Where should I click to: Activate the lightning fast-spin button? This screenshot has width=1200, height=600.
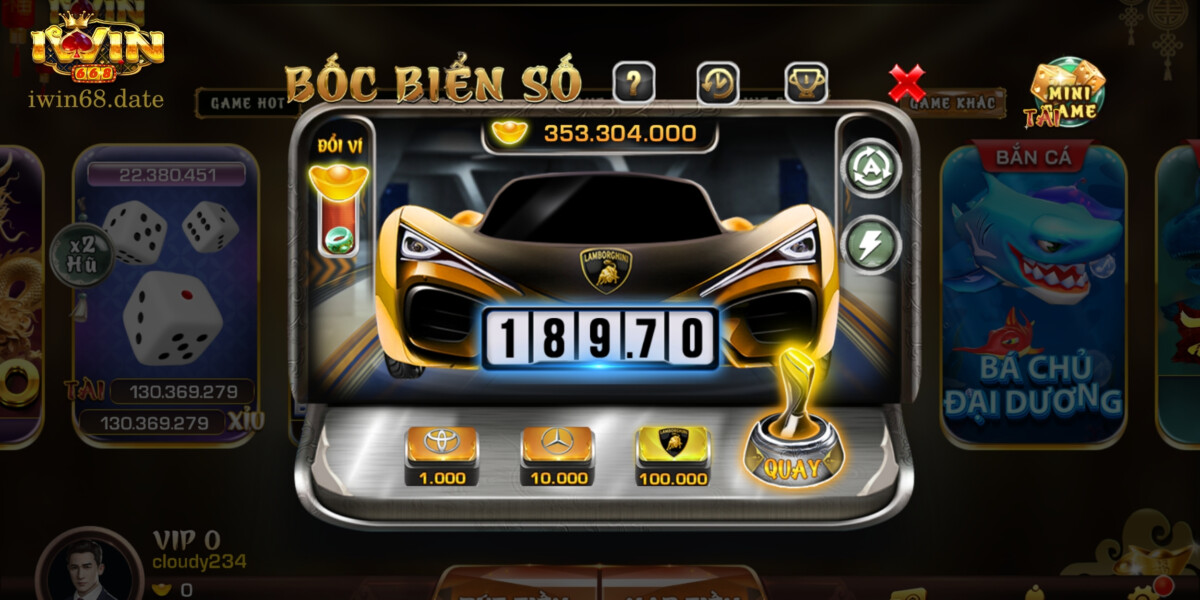pos(874,244)
